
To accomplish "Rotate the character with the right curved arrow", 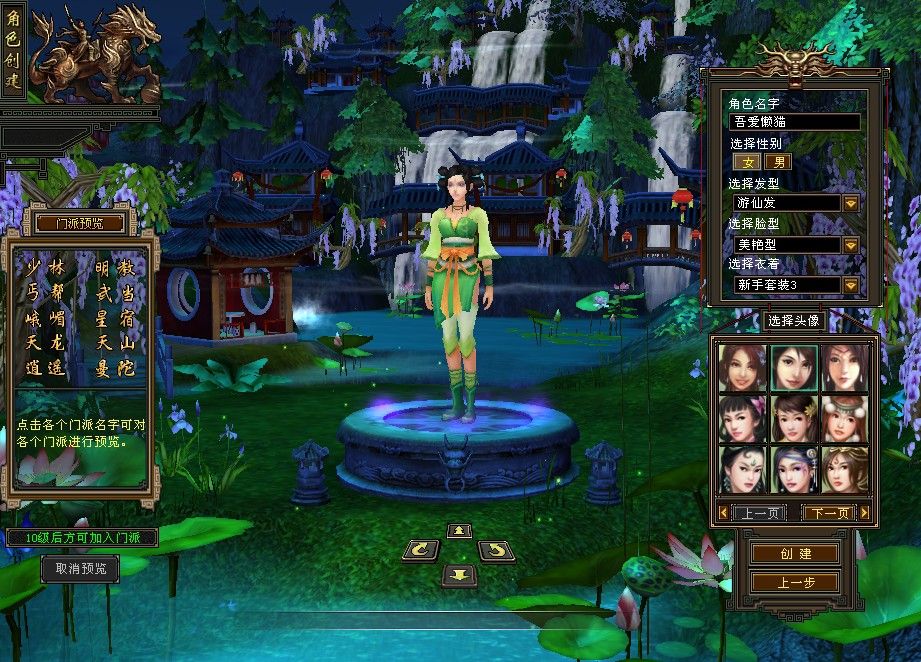I will (x=496, y=549).
